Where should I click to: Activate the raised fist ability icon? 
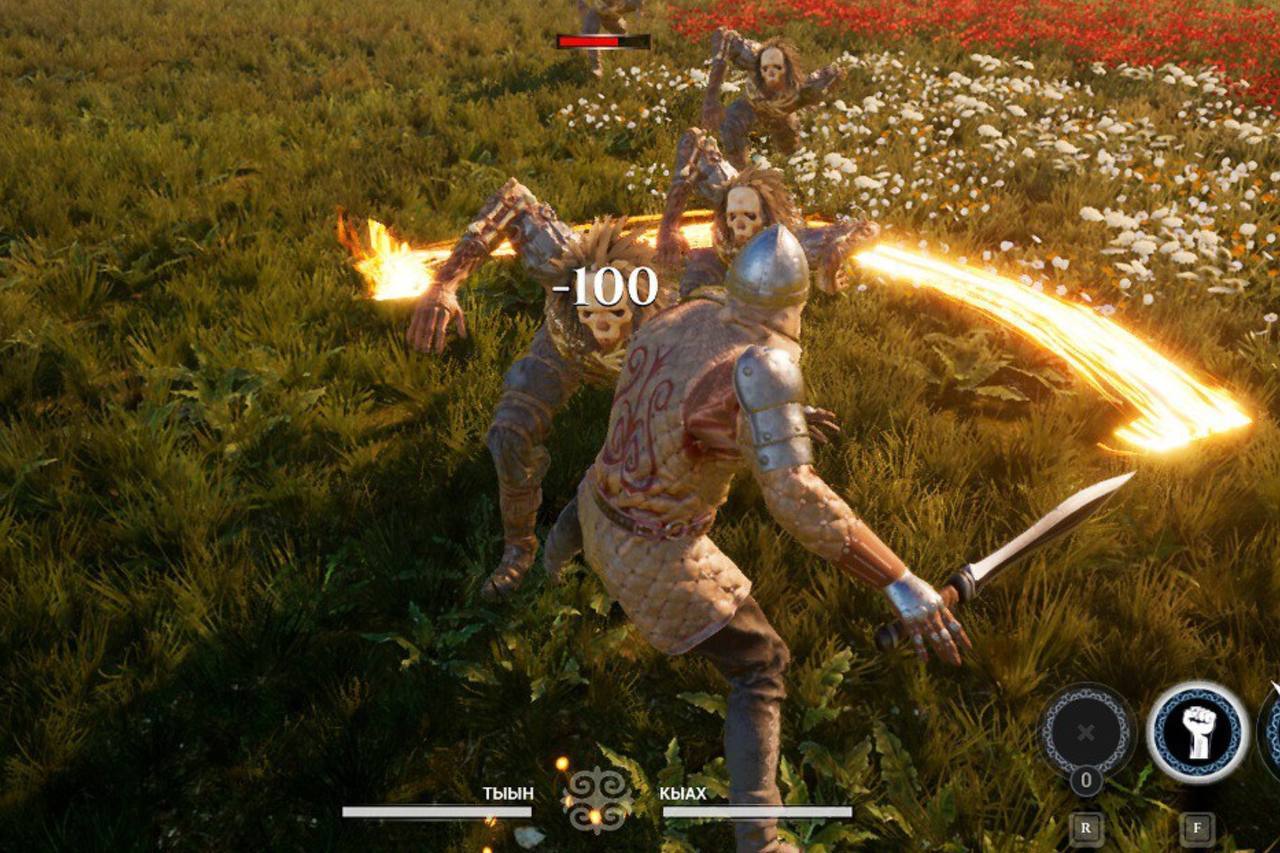point(1197,731)
